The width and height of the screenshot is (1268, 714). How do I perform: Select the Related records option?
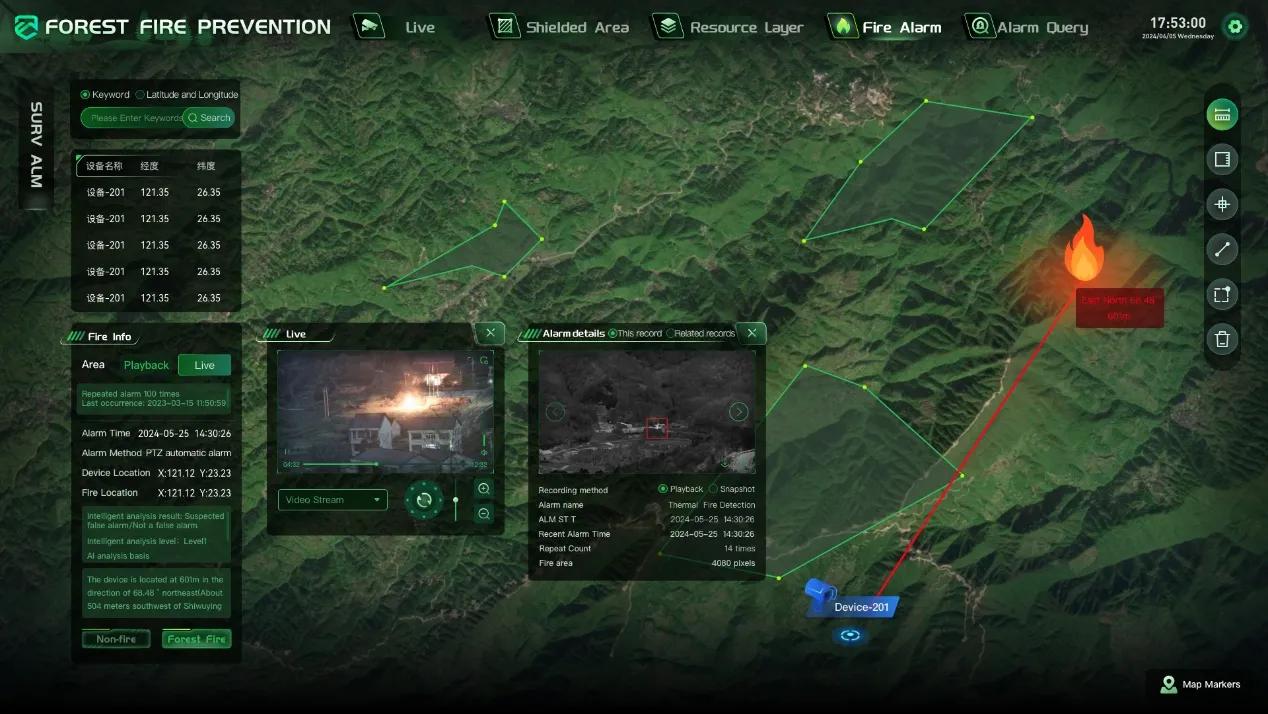click(671, 334)
